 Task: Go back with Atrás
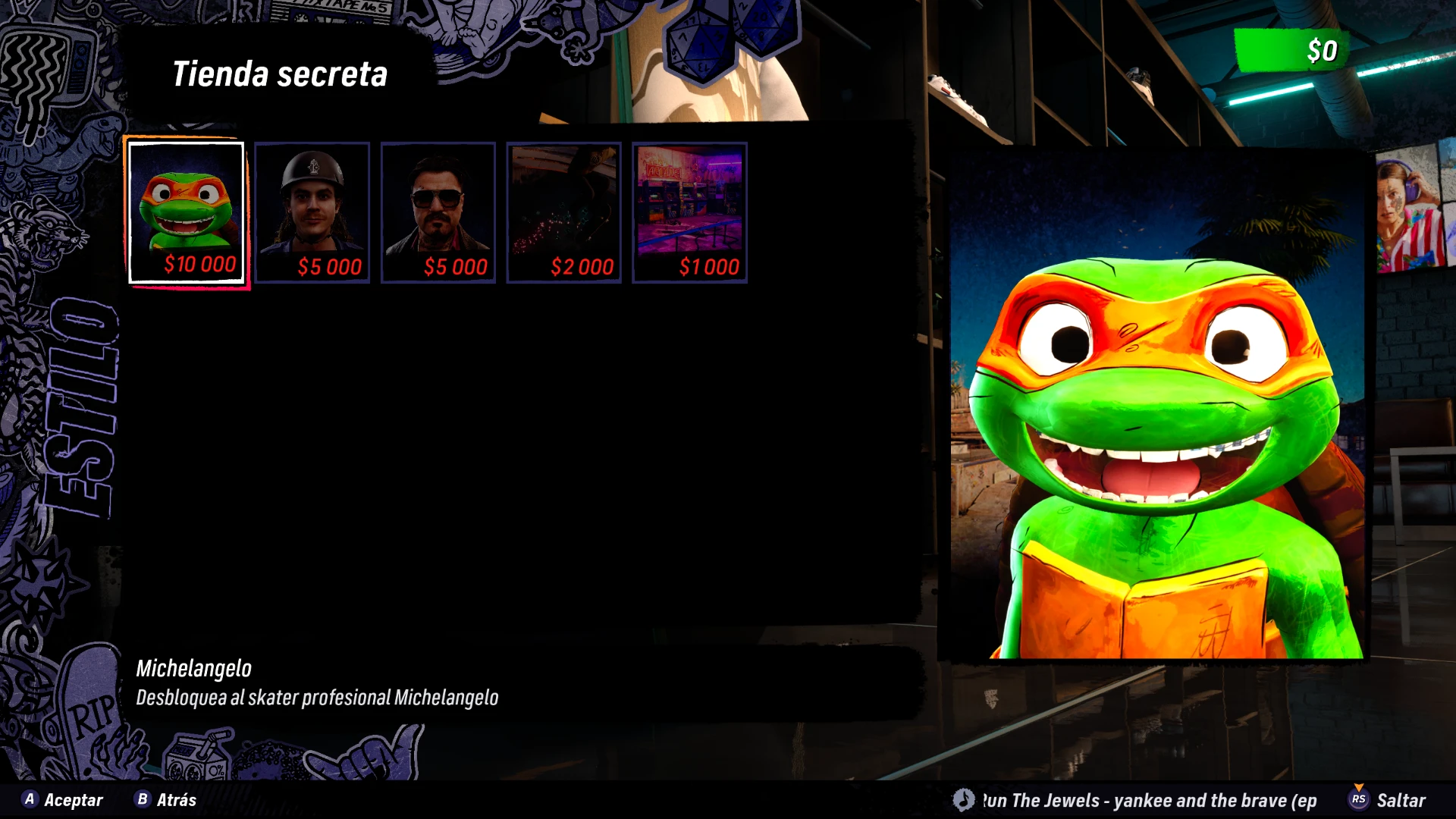click(166, 800)
